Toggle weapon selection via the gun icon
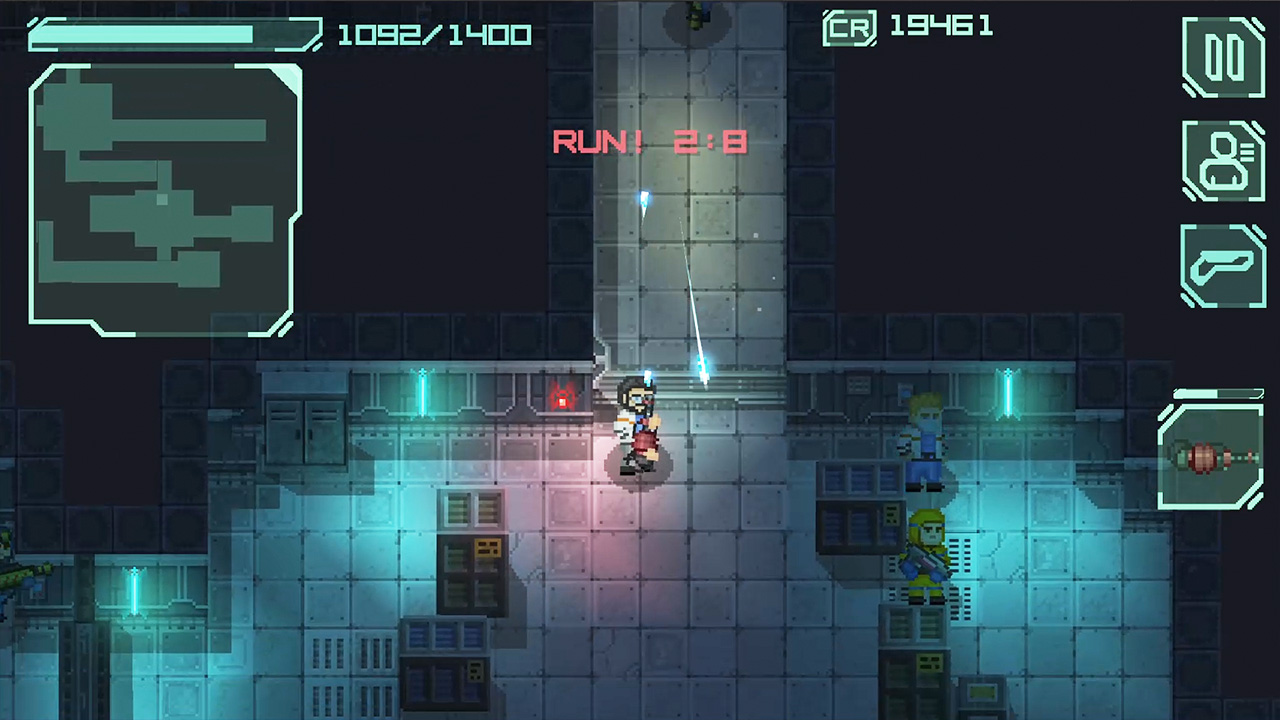 click(1224, 263)
